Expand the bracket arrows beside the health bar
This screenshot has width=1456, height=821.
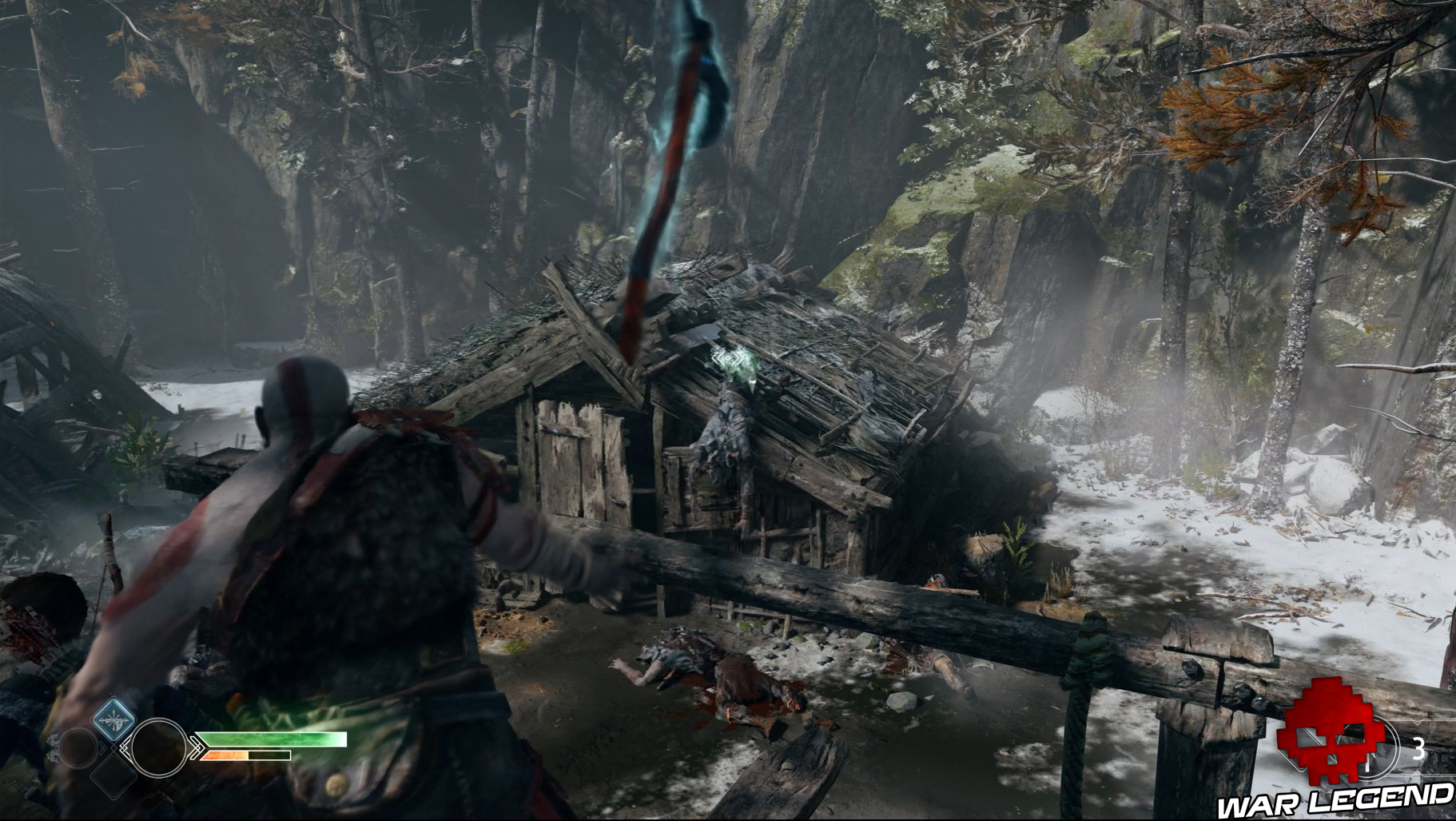click(197, 747)
